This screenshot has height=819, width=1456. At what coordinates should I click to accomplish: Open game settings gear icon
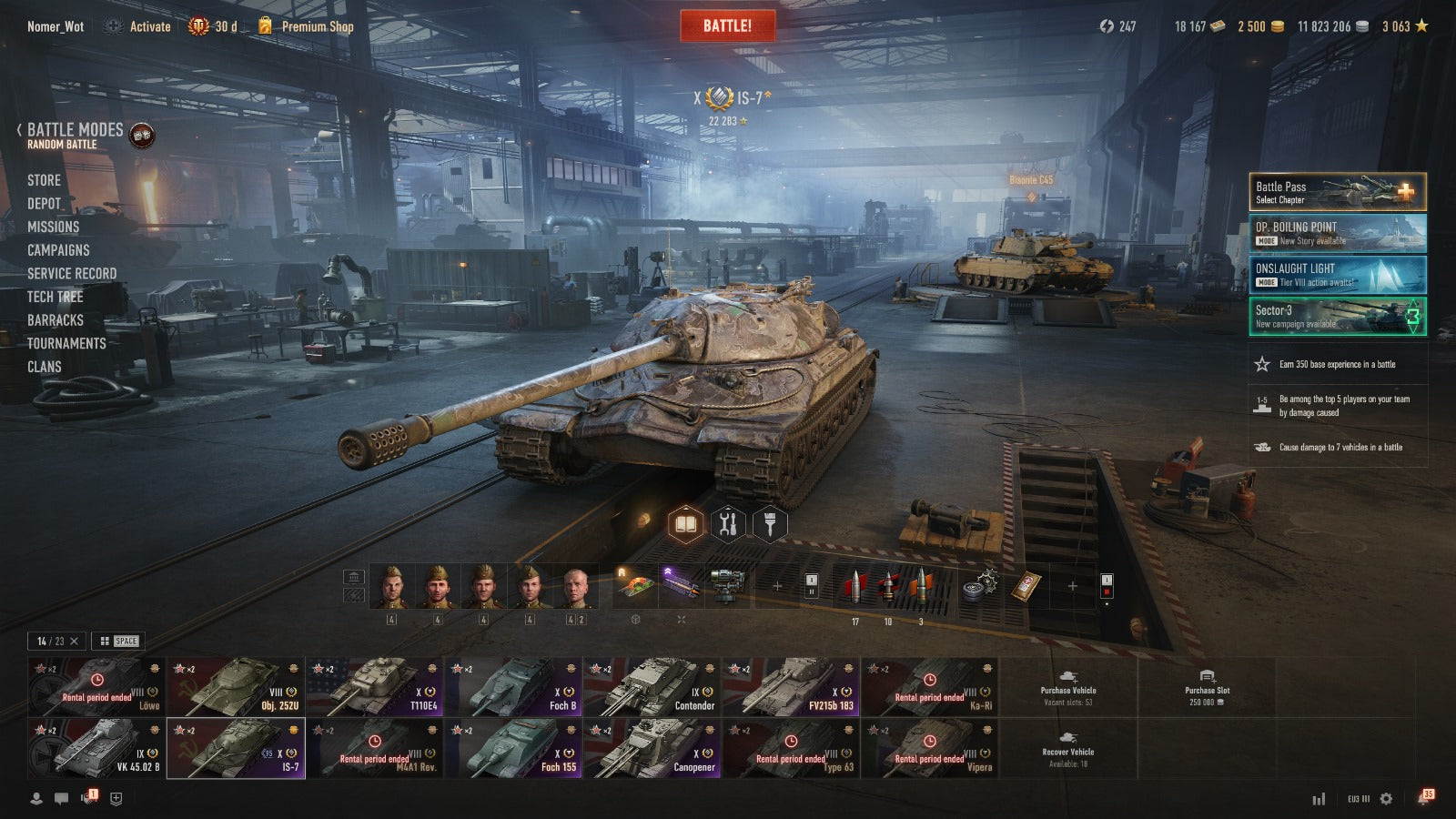click(x=1386, y=798)
